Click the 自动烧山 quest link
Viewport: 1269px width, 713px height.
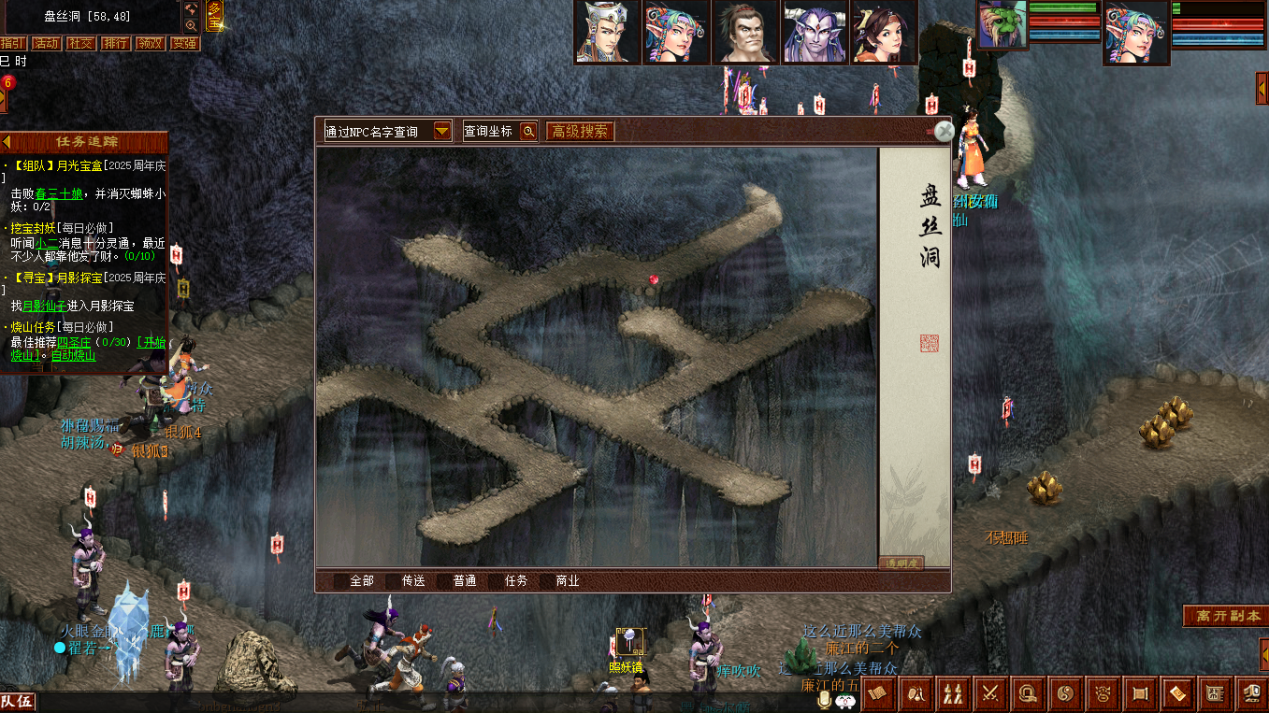tap(73, 356)
